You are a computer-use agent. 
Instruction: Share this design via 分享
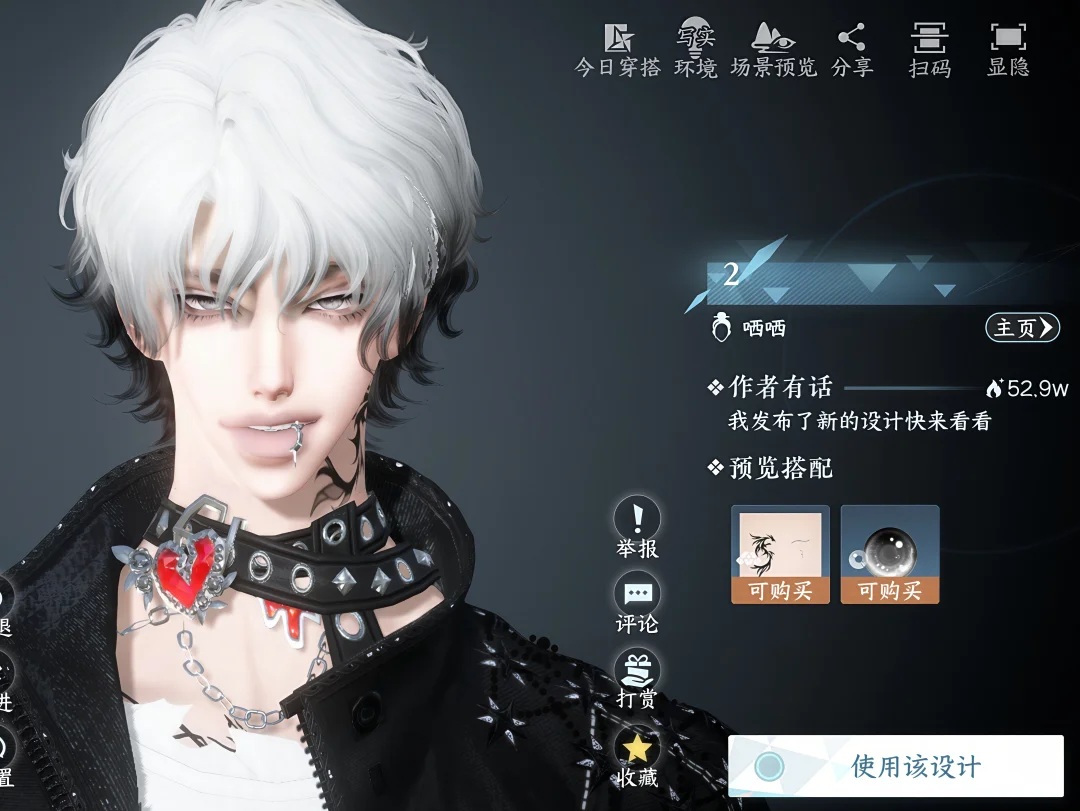(852, 50)
